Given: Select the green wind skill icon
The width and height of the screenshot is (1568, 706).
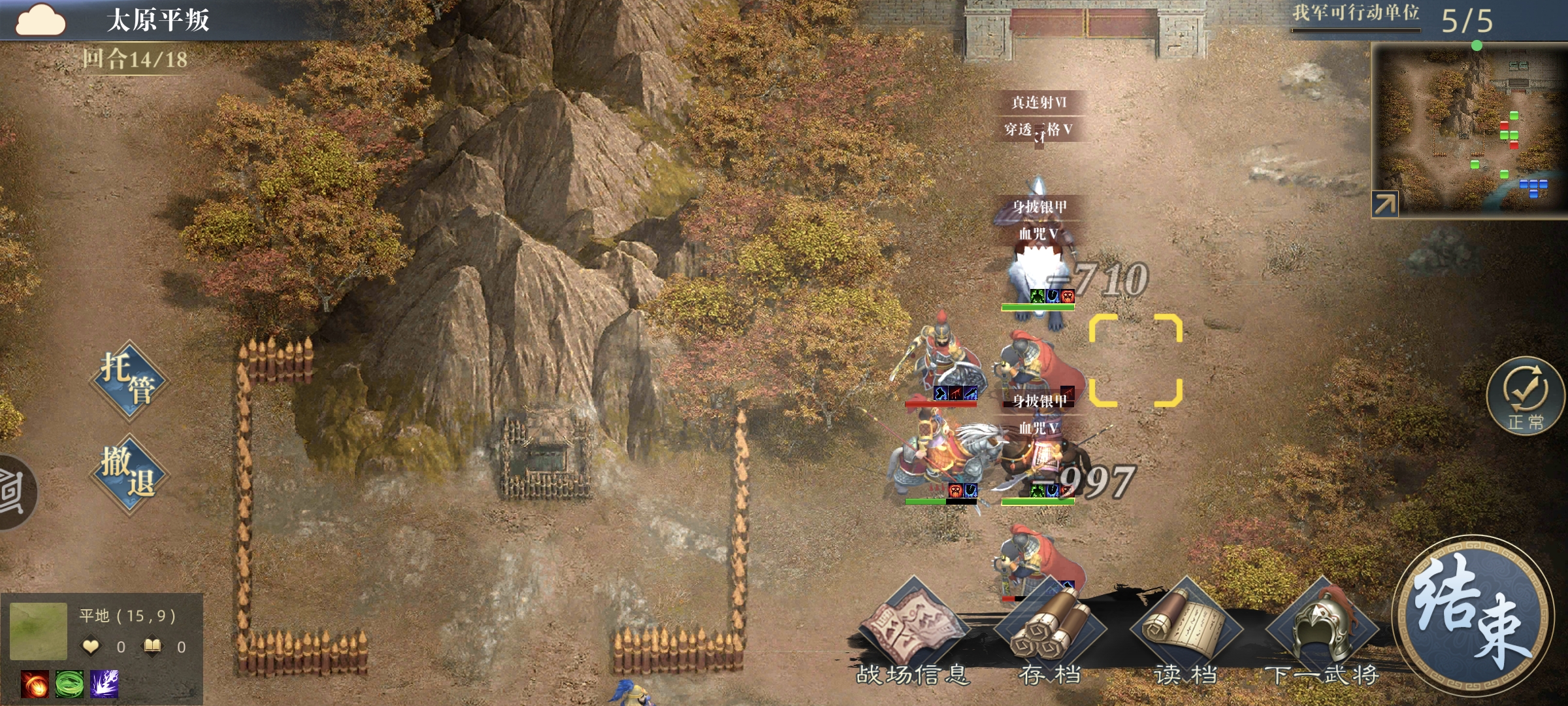Looking at the screenshot, I should [69, 684].
